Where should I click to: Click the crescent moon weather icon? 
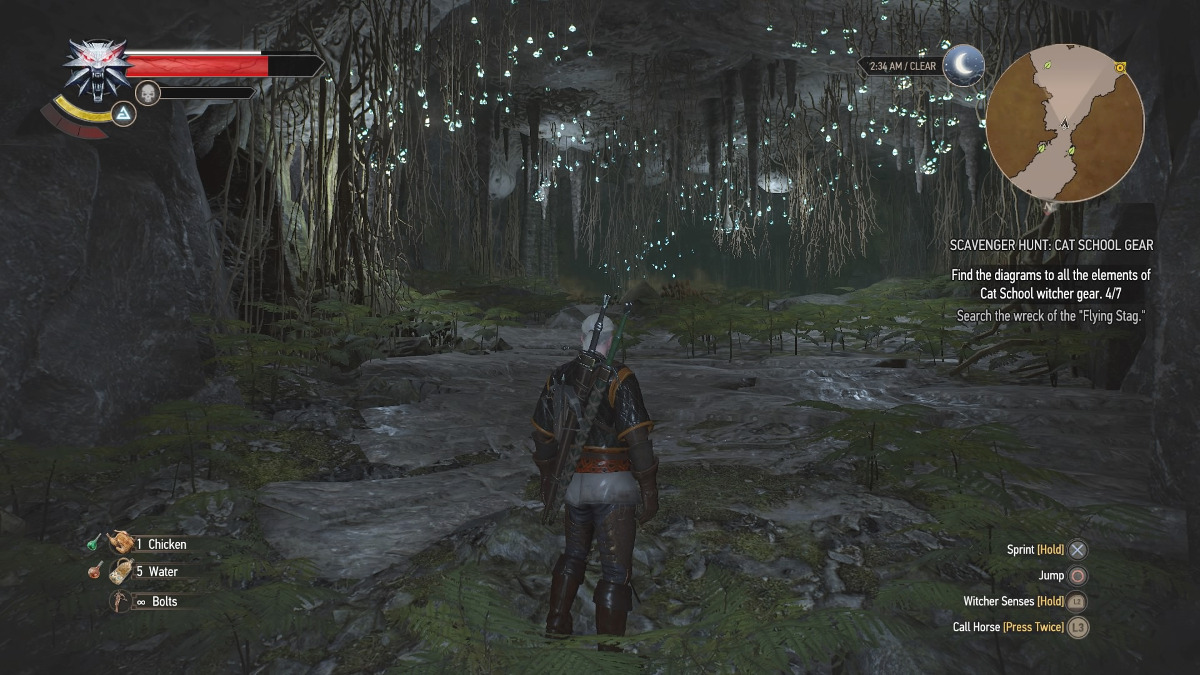click(965, 65)
